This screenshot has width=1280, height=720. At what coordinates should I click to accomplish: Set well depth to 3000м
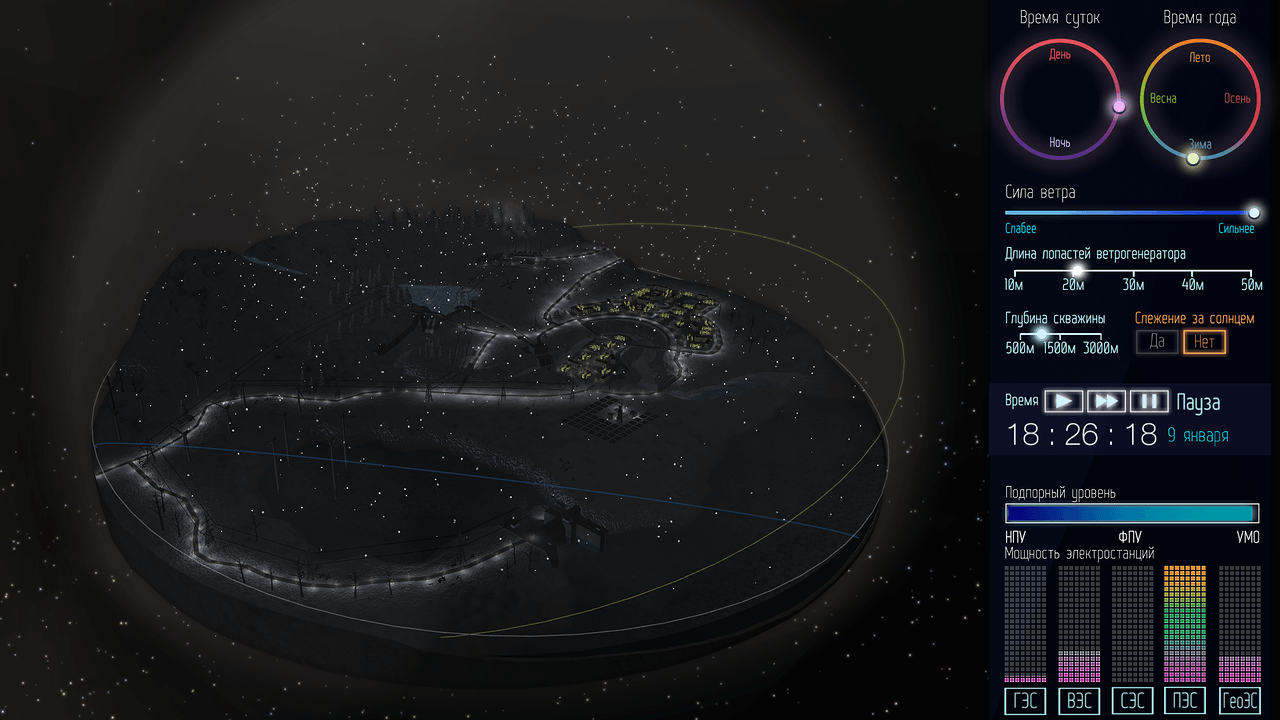(1100, 335)
